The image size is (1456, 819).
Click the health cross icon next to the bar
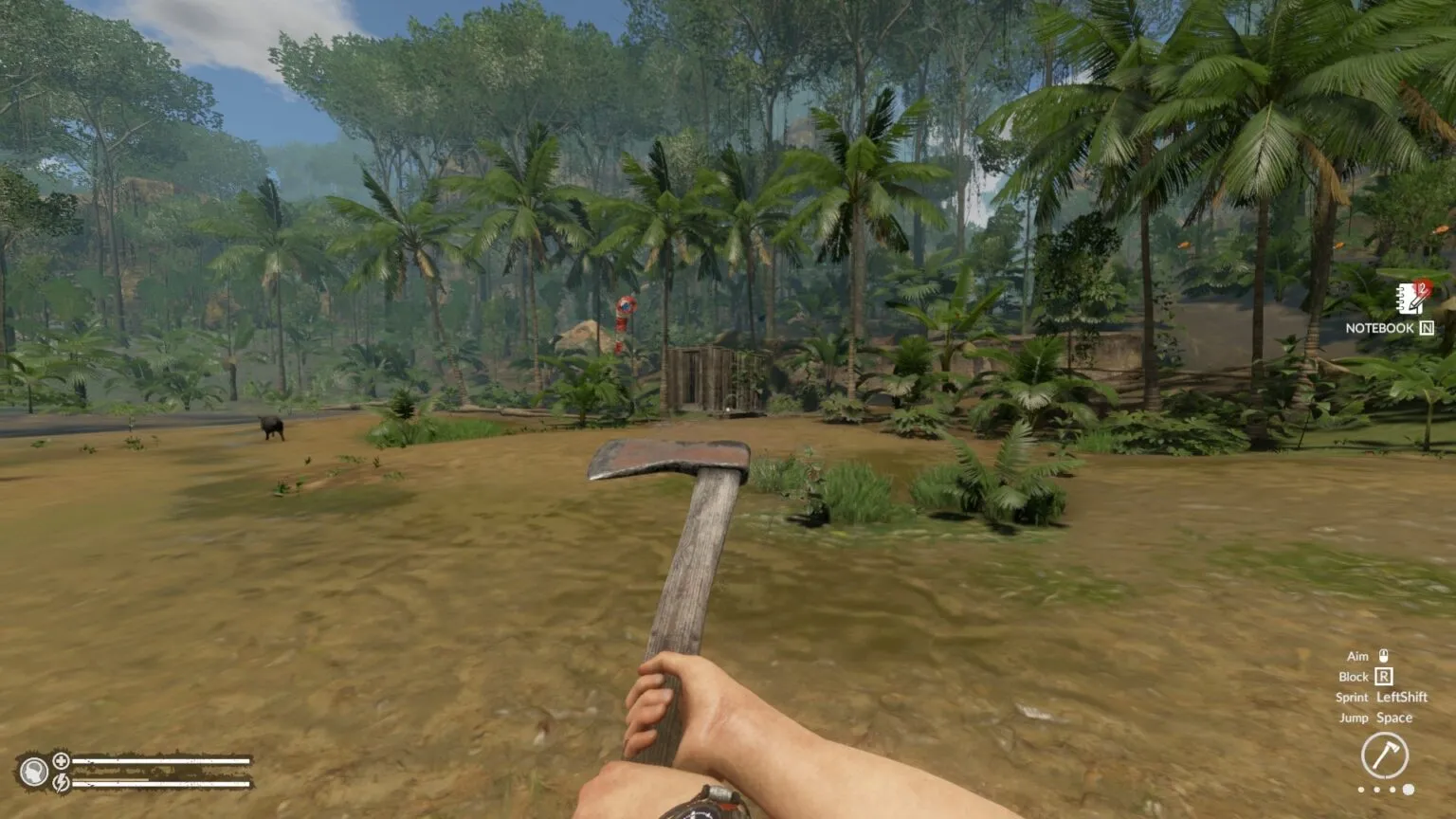[61, 761]
